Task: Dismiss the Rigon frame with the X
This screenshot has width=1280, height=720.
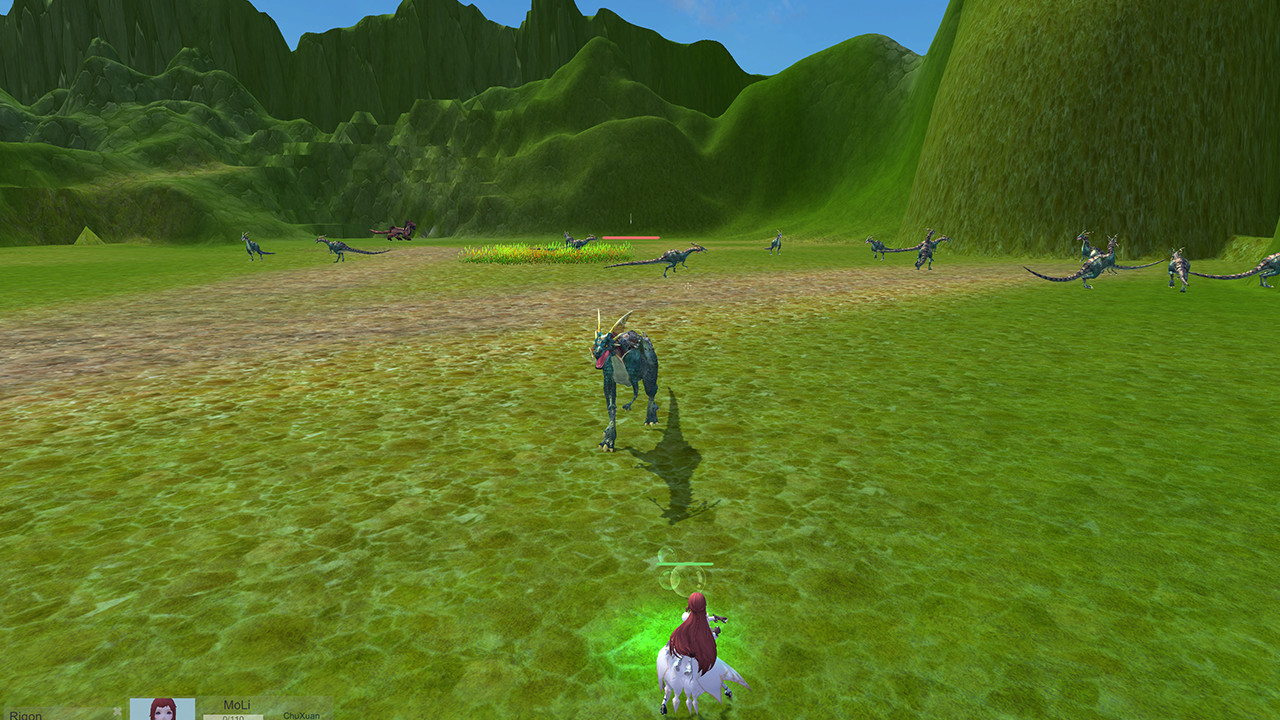Action: point(117,711)
